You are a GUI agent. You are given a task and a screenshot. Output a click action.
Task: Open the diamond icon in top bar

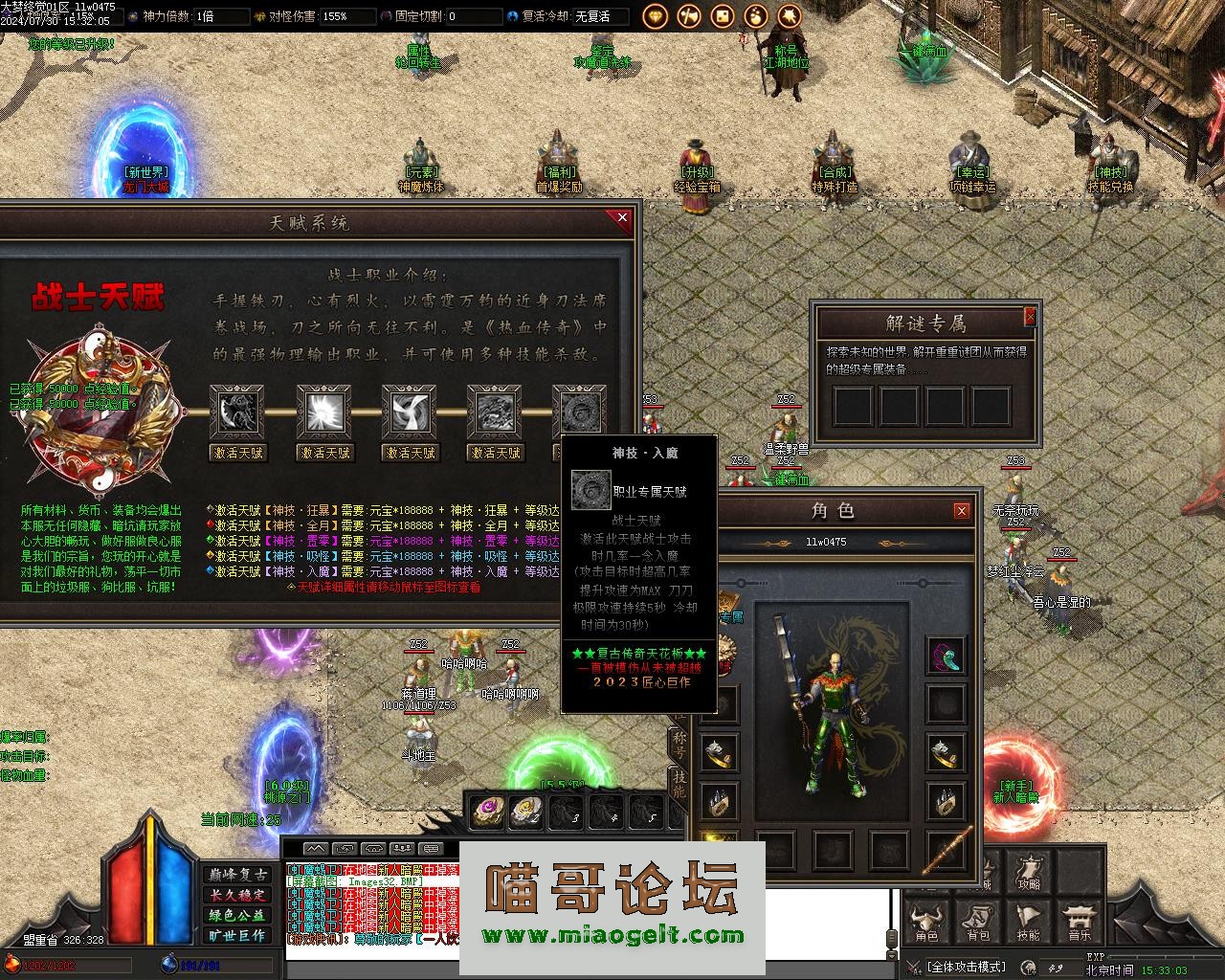(656, 15)
